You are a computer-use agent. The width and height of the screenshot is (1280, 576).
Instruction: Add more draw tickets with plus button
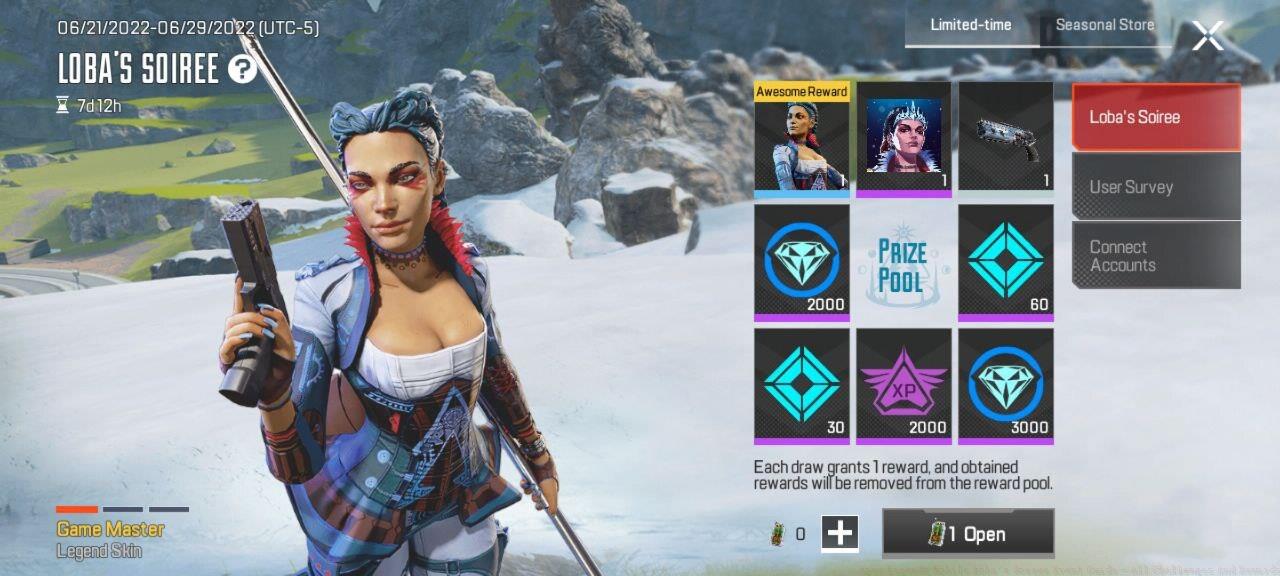click(x=840, y=533)
